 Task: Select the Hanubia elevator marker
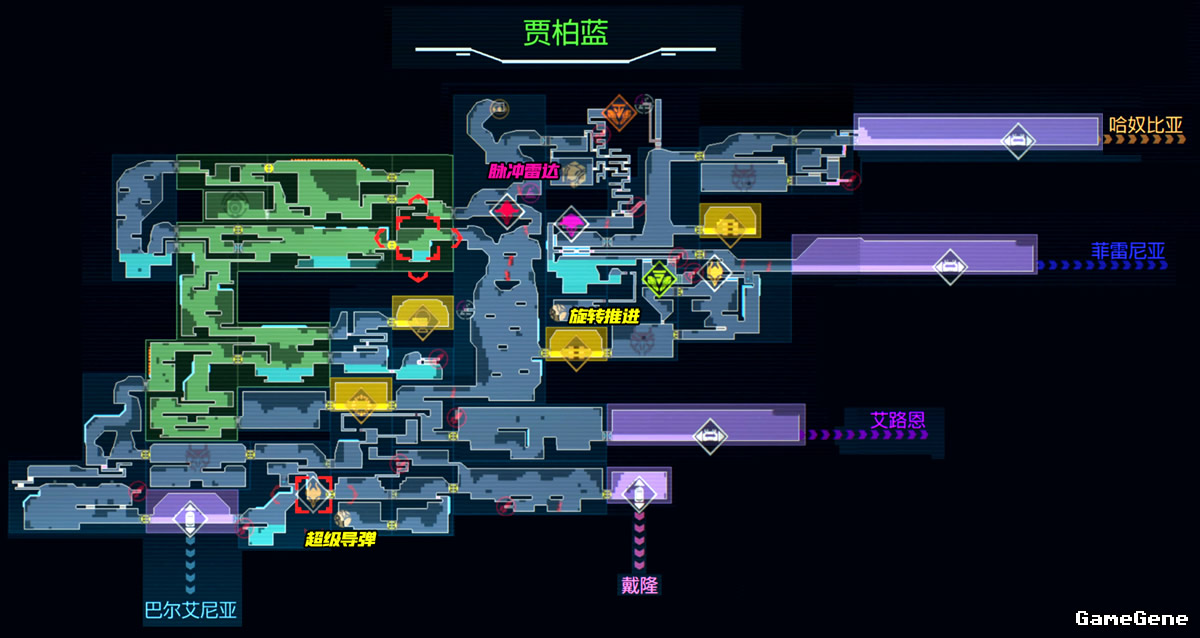(x=1018, y=140)
